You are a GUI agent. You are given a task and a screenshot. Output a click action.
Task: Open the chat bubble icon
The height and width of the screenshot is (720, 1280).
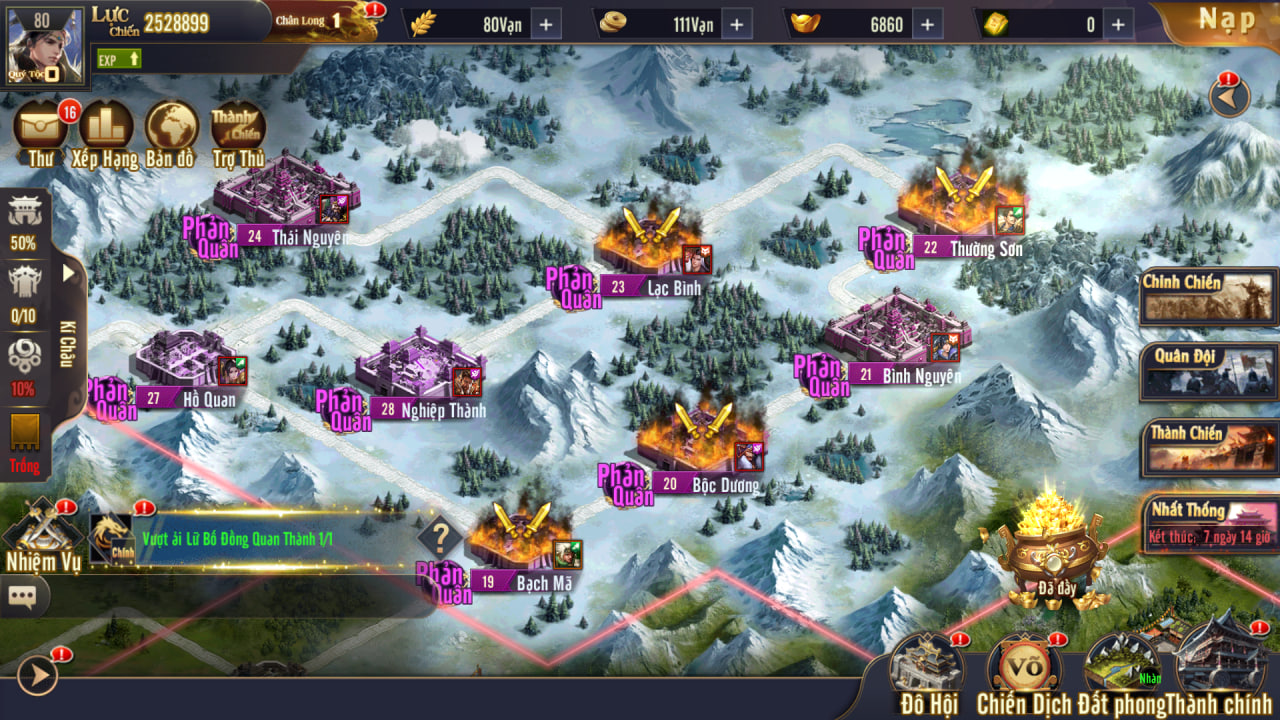[x=22, y=597]
